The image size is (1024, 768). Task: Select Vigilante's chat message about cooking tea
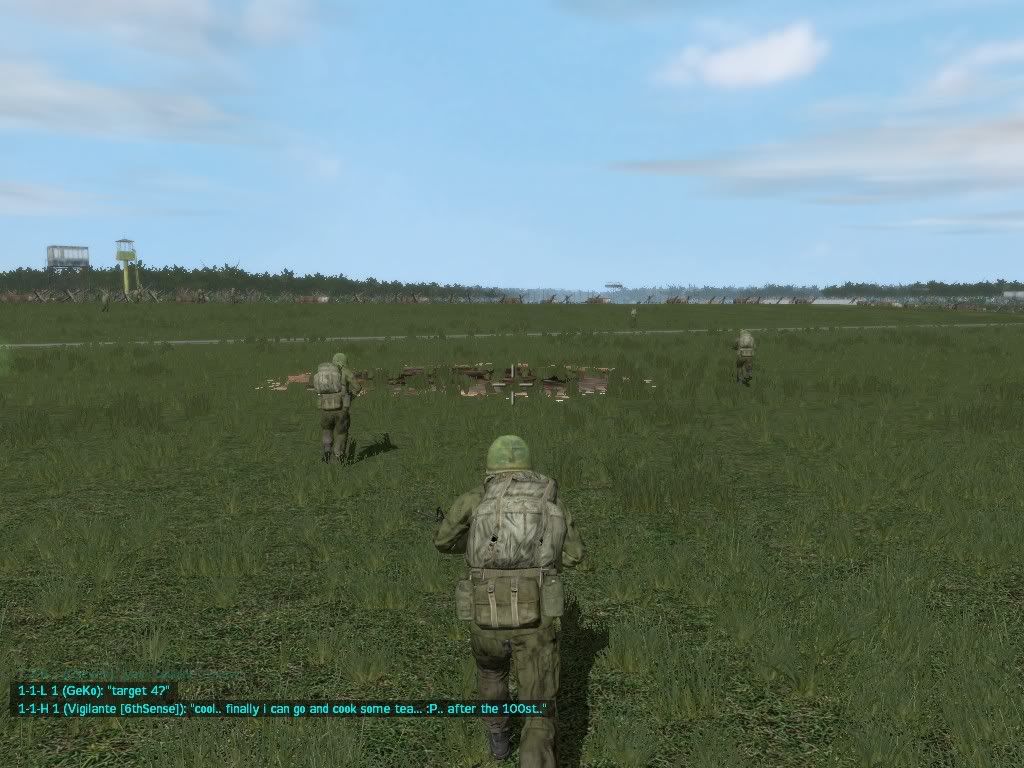click(283, 708)
